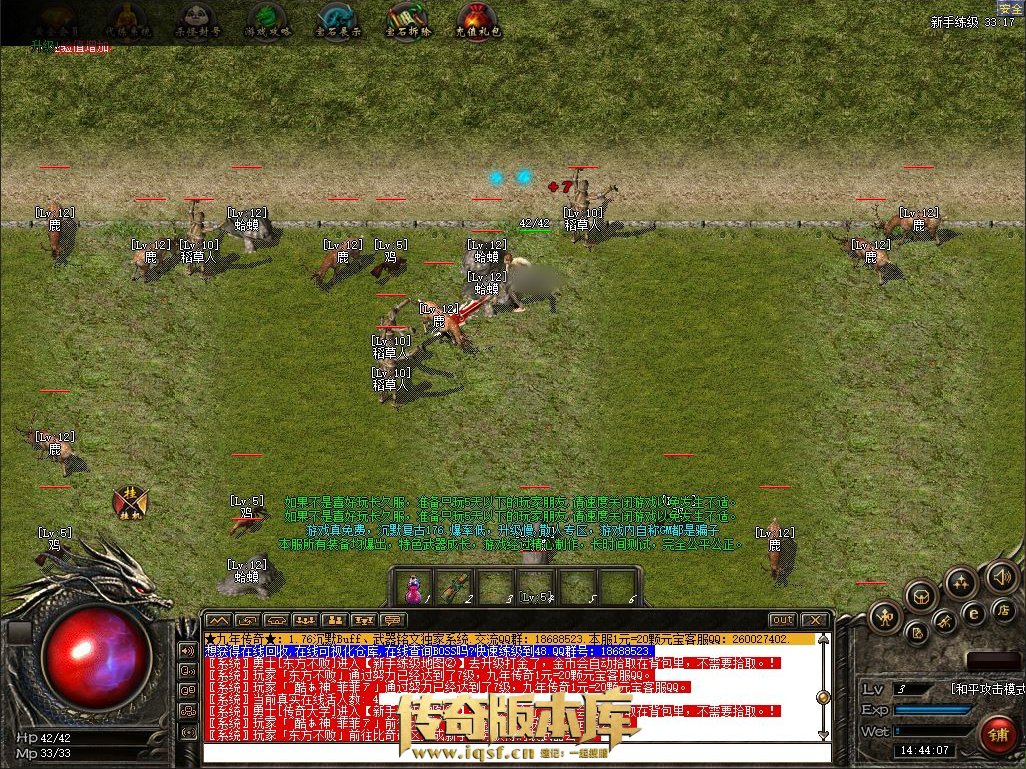Image resolution: width=1026 pixels, height=769 pixels.
Task: Switch the 和平攻击模式 attack mode label
Action: (985, 689)
